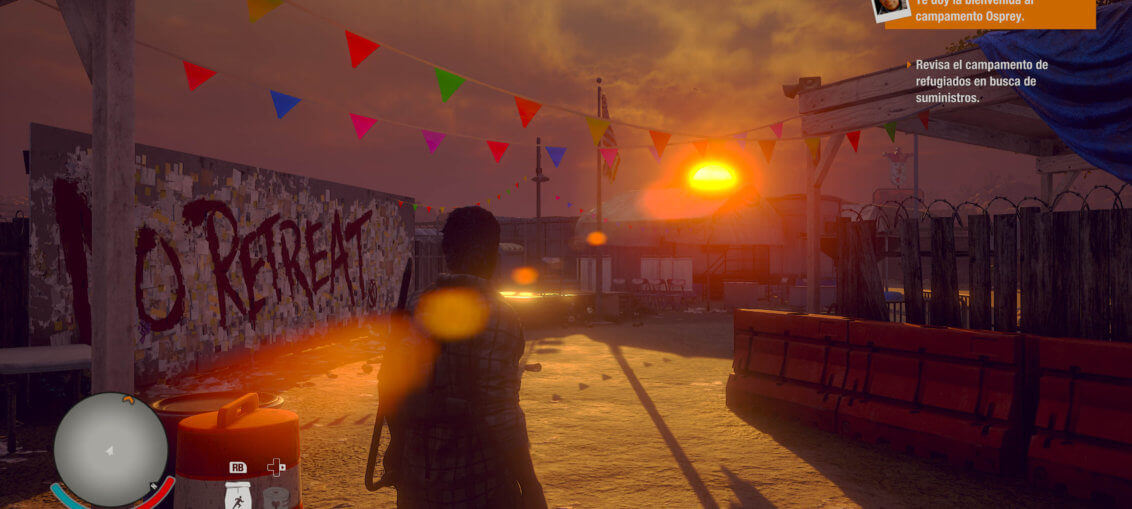This screenshot has width=1132, height=509.
Task: Click the orange Osprey camp welcome notification
Action: tap(1002, 13)
